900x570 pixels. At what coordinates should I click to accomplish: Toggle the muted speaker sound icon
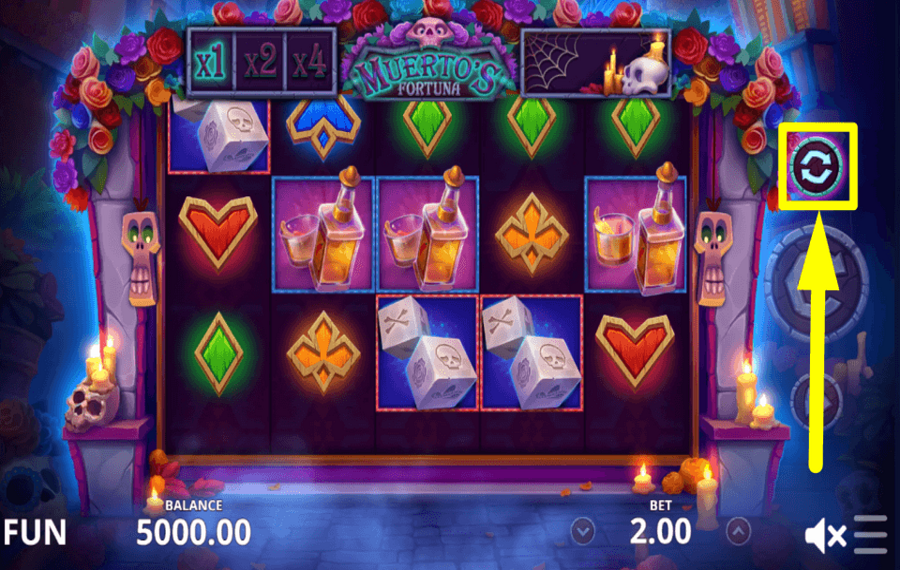825,537
